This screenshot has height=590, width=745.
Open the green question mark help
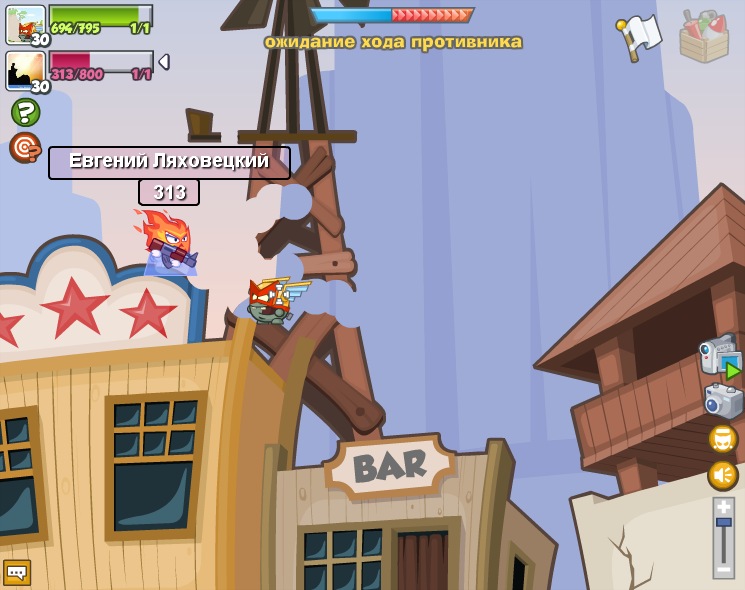pyautogui.click(x=25, y=111)
